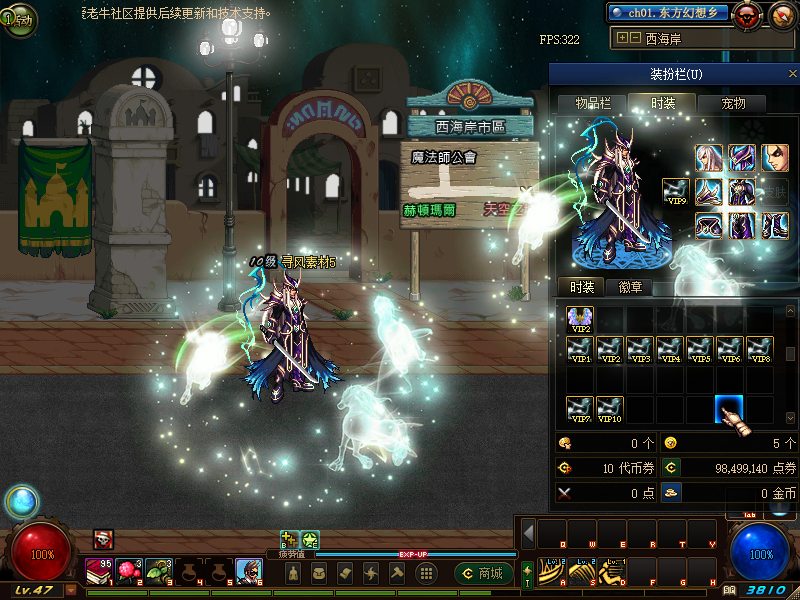Switch to the 徽章 sub-tab
Screen dimensions: 800x600
pyautogui.click(x=631, y=287)
